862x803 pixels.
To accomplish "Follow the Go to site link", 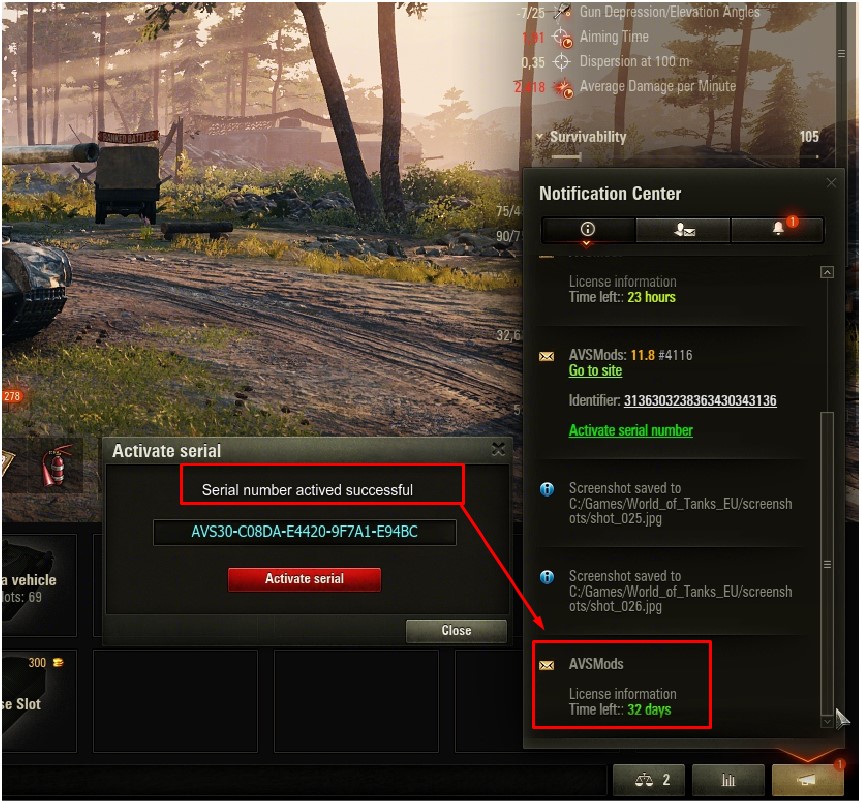I will pos(595,371).
